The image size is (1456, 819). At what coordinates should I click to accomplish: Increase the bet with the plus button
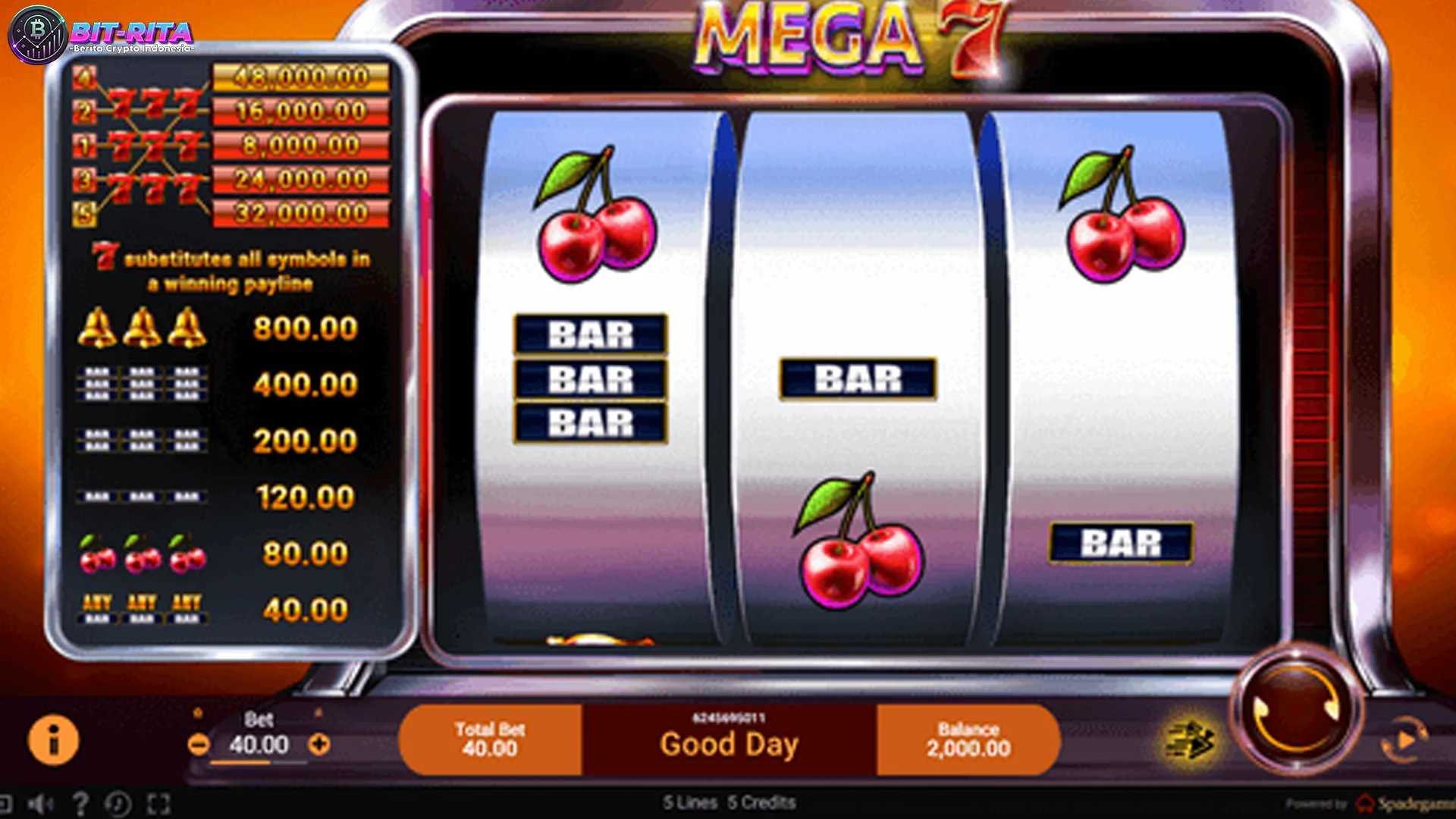coord(318,745)
